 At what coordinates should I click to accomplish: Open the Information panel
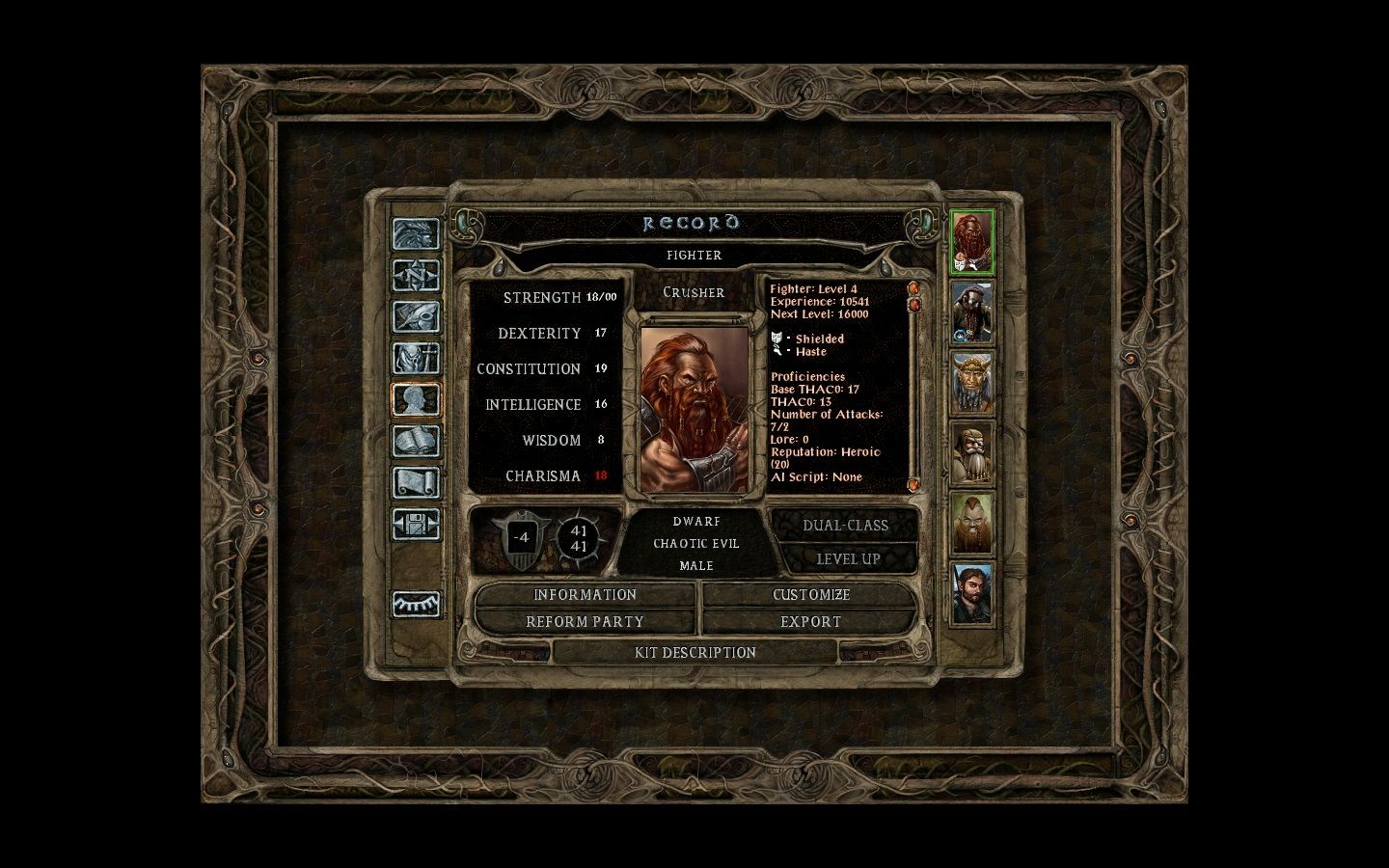pos(585,595)
